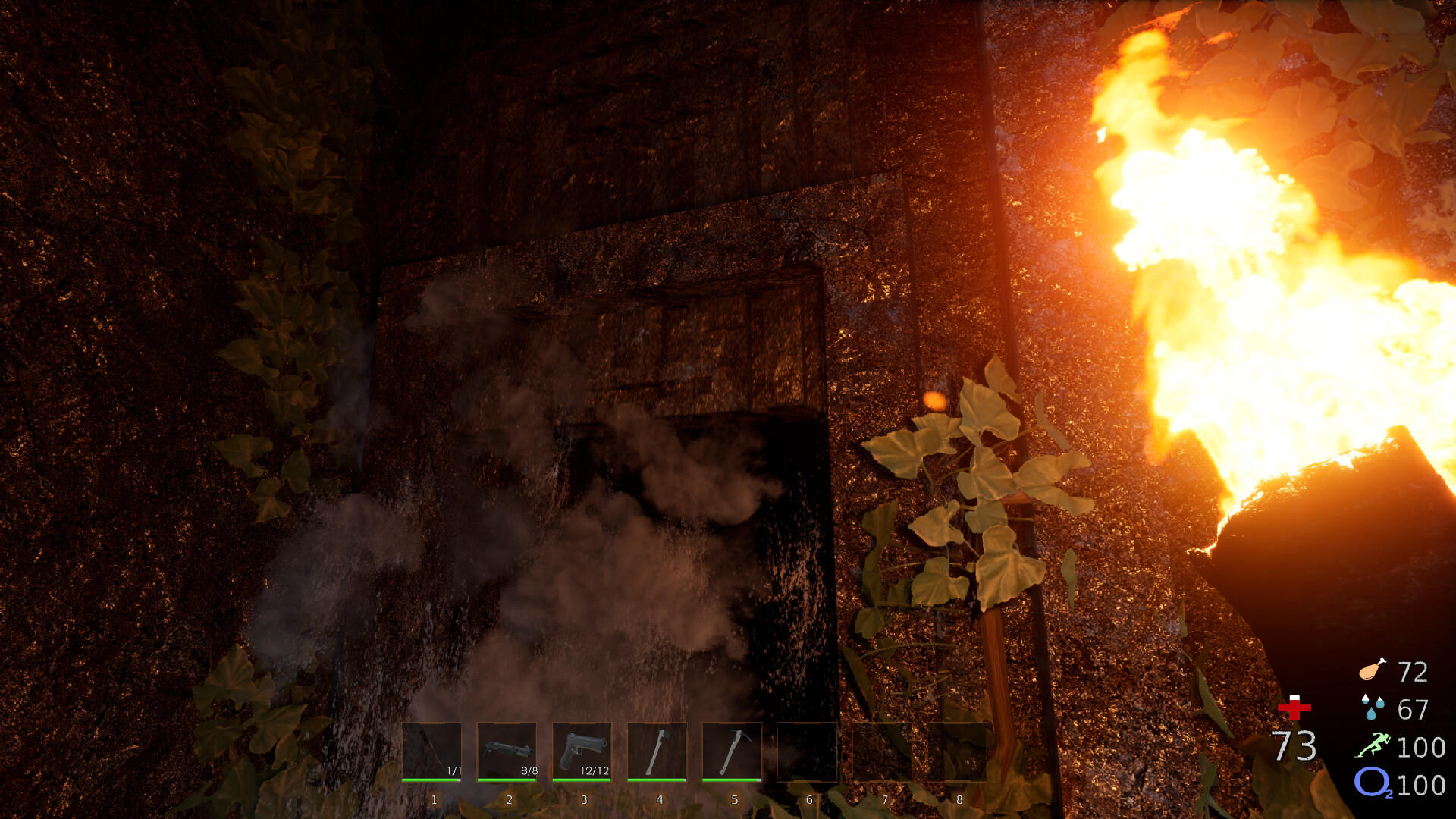This screenshot has width=1456, height=819.
Task: Click the number 4 slot label
Action: point(658,798)
